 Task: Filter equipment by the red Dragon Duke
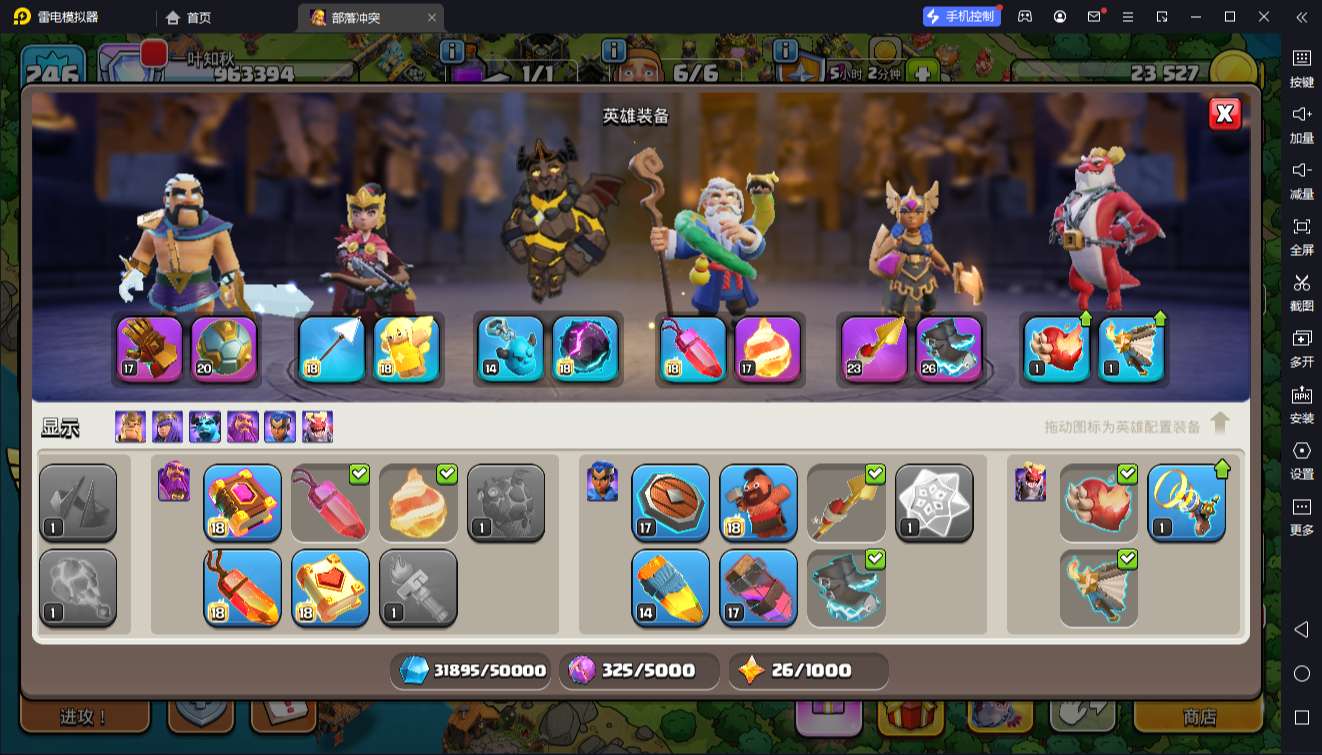(318, 427)
